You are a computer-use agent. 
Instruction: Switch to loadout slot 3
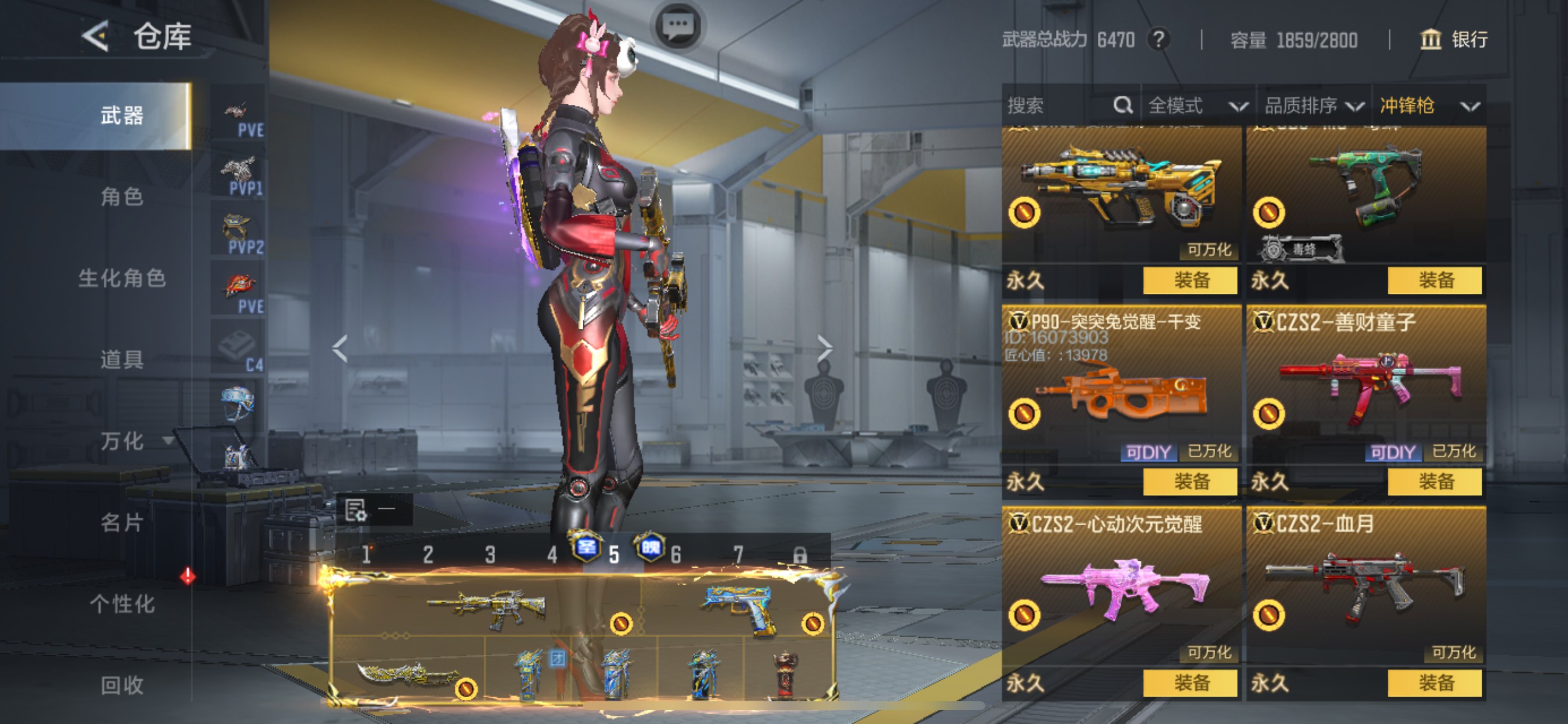pyautogui.click(x=490, y=554)
